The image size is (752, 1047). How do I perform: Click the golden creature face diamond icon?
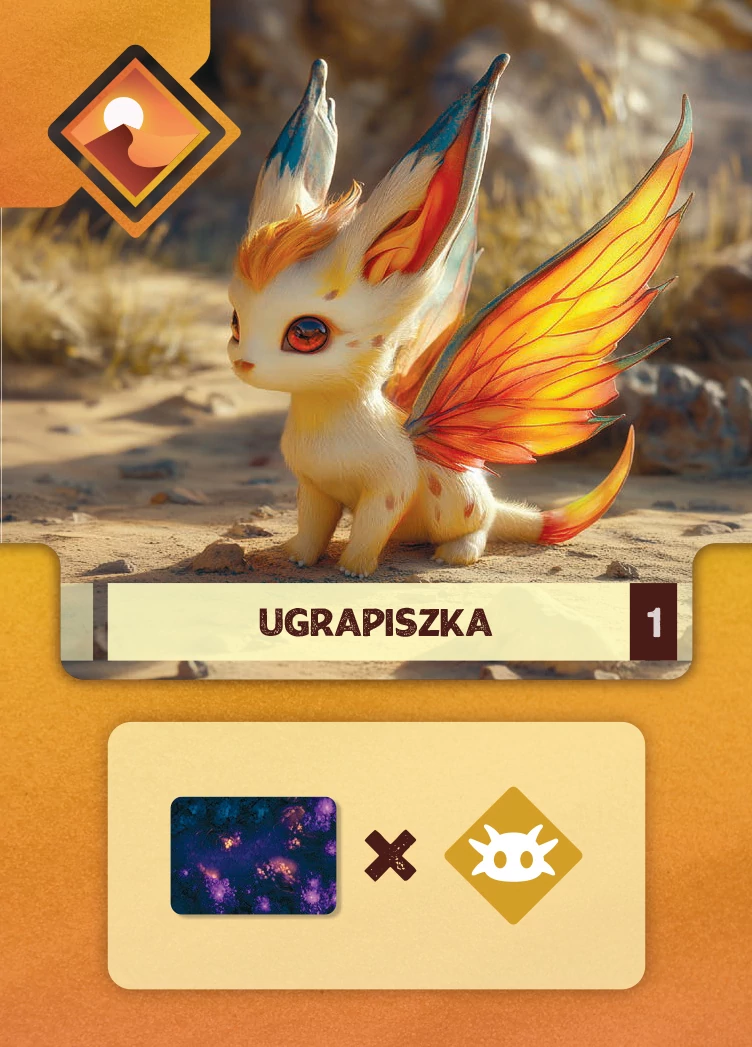pos(513,855)
